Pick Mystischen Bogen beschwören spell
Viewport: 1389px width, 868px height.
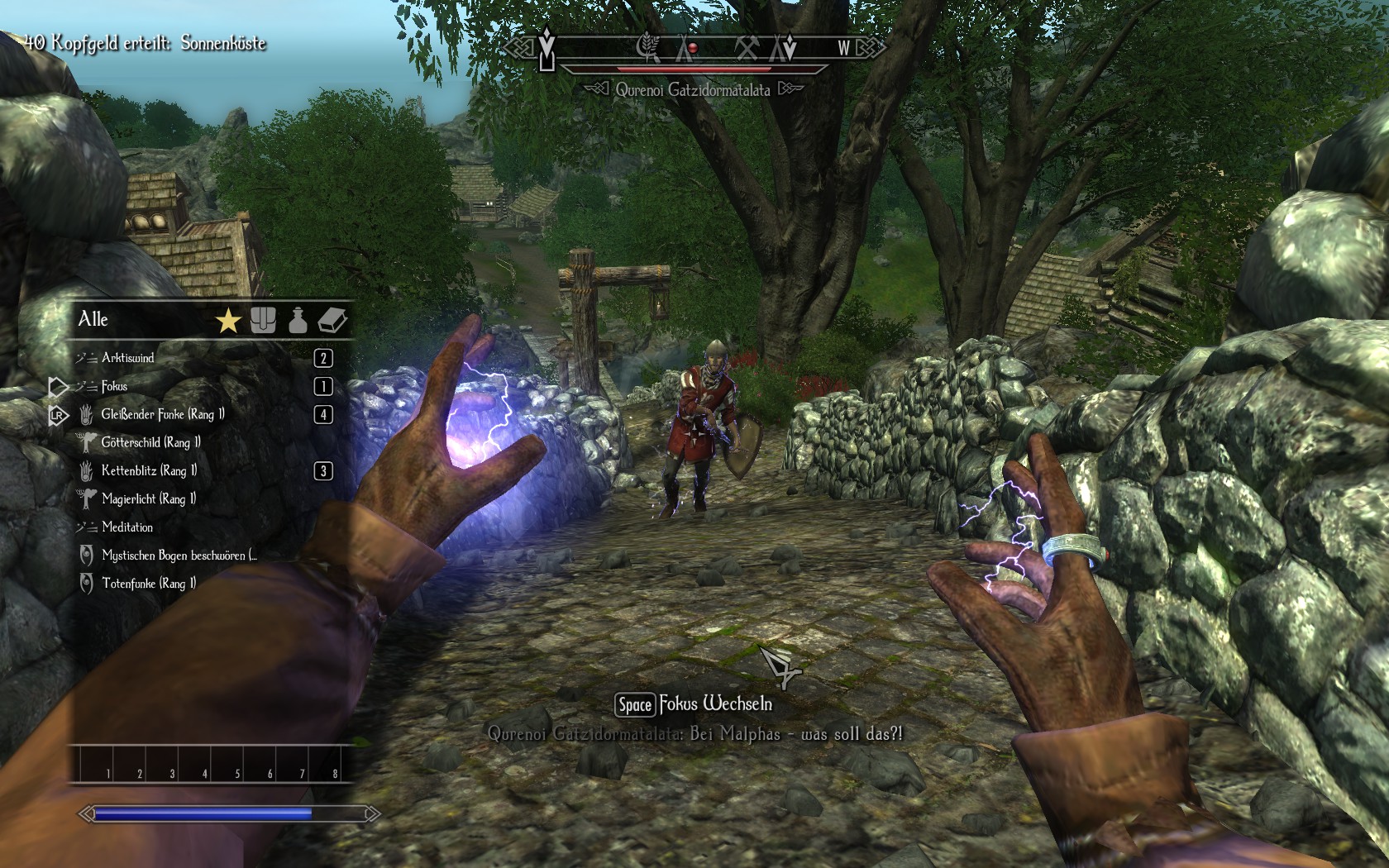pyautogui.click(x=179, y=555)
